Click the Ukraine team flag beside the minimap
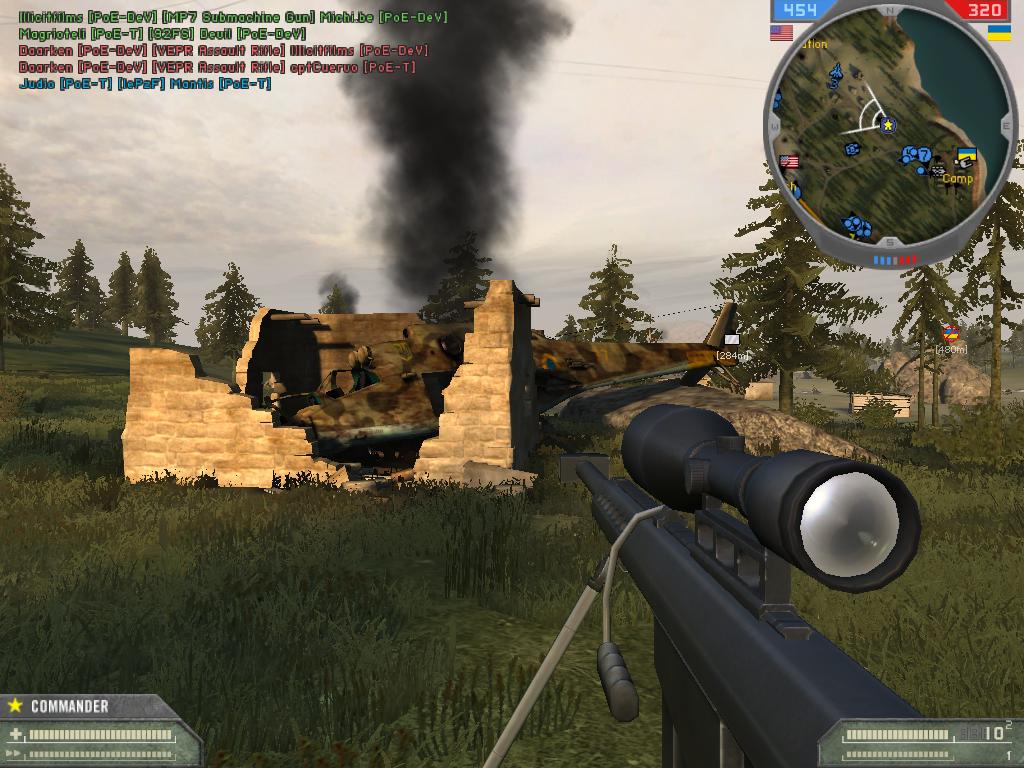The width and height of the screenshot is (1024, 768). [999, 33]
